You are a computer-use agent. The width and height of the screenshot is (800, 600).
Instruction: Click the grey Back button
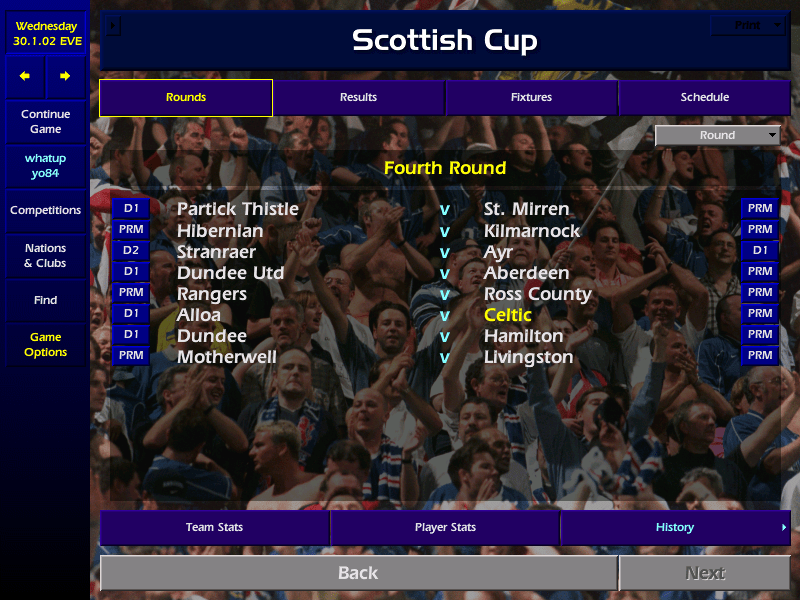(x=358, y=573)
